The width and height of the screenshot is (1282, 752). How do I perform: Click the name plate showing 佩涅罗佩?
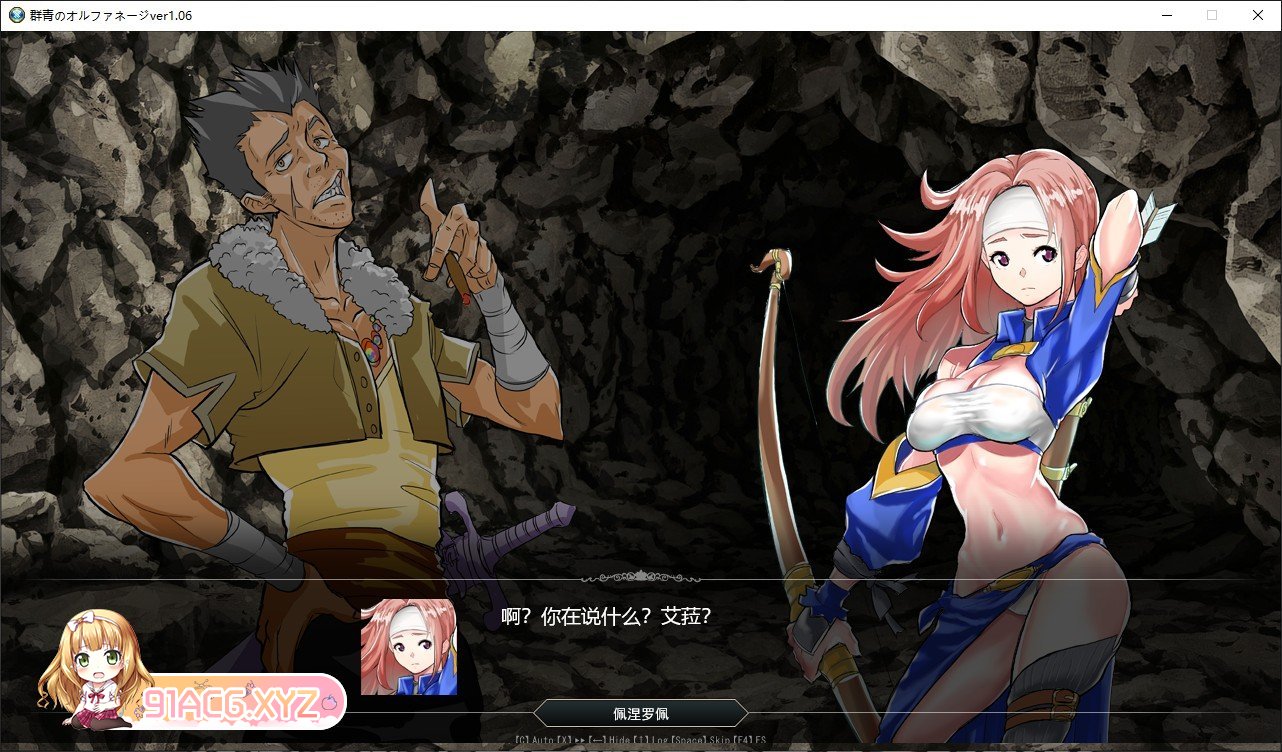640,713
